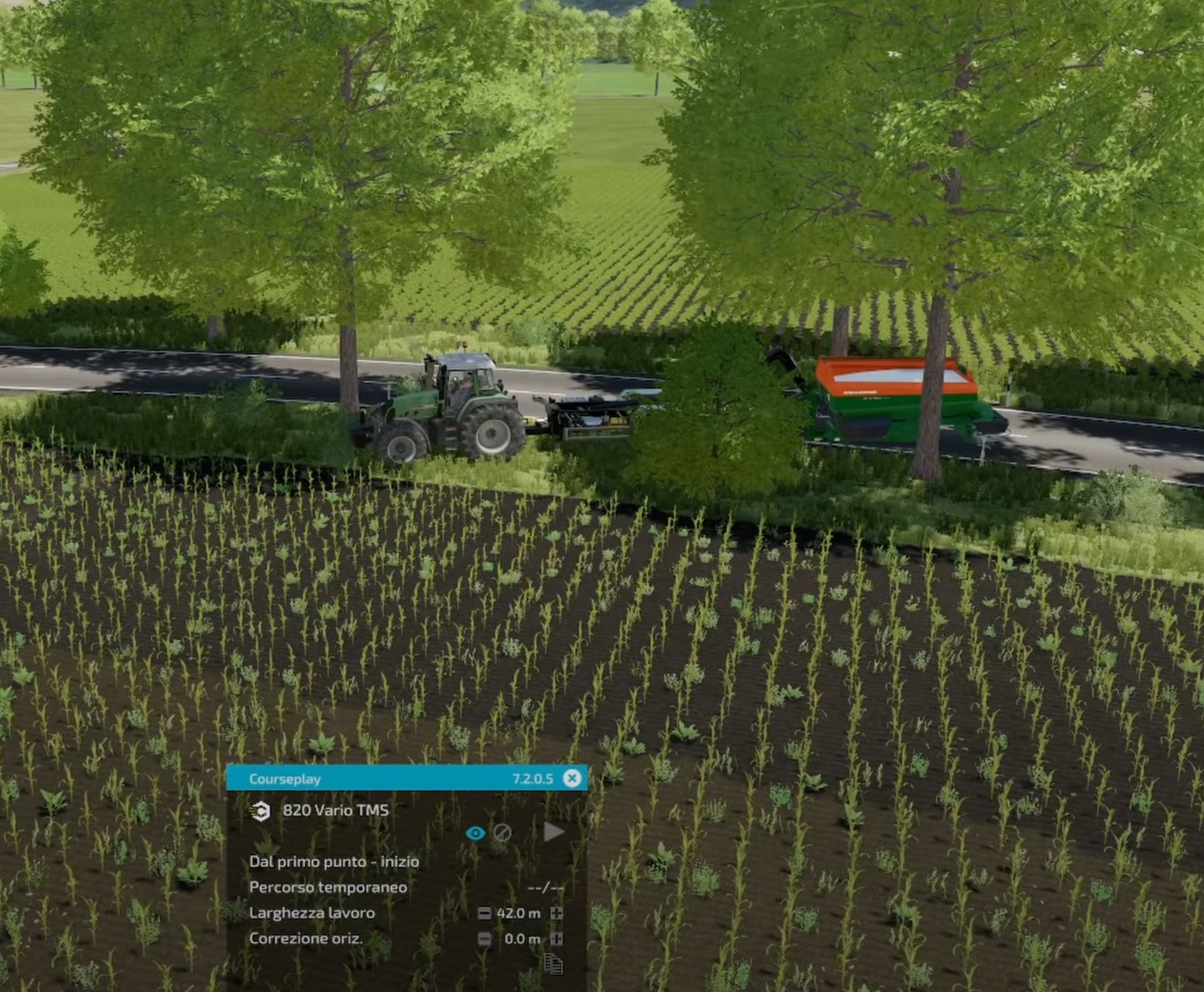Click the 42.0 m working width value

click(x=520, y=914)
